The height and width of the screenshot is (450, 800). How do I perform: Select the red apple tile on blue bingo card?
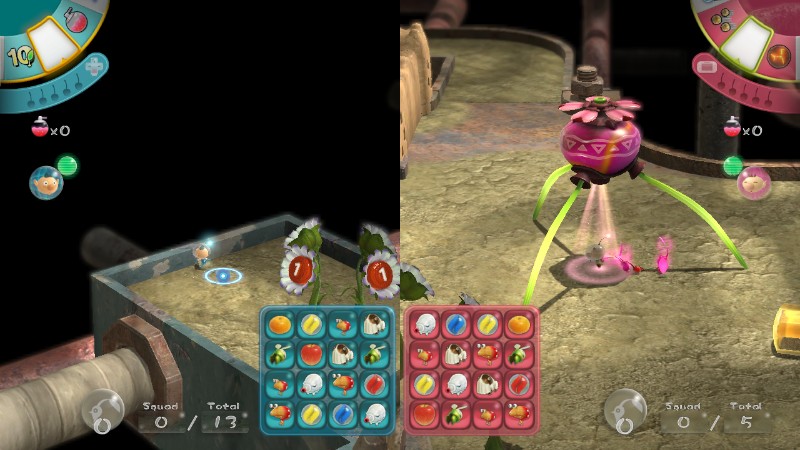pyautogui.click(x=312, y=353)
